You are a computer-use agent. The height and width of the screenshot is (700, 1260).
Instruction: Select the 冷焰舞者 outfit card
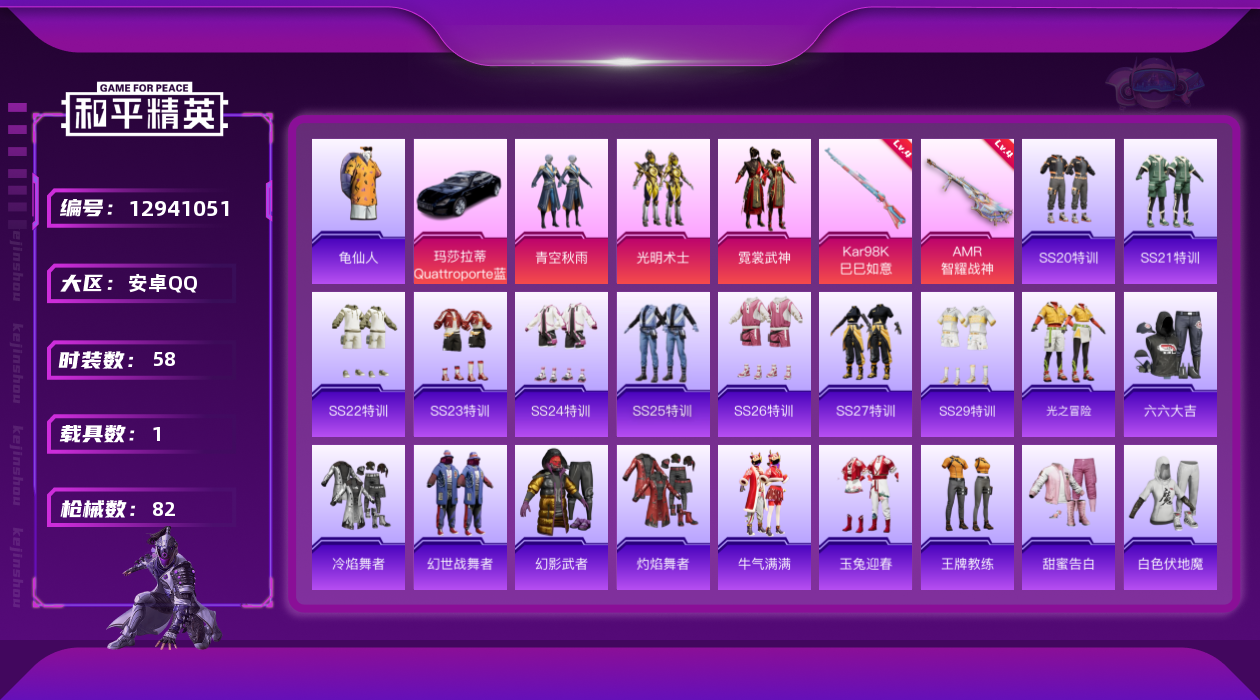pyautogui.click(x=358, y=517)
